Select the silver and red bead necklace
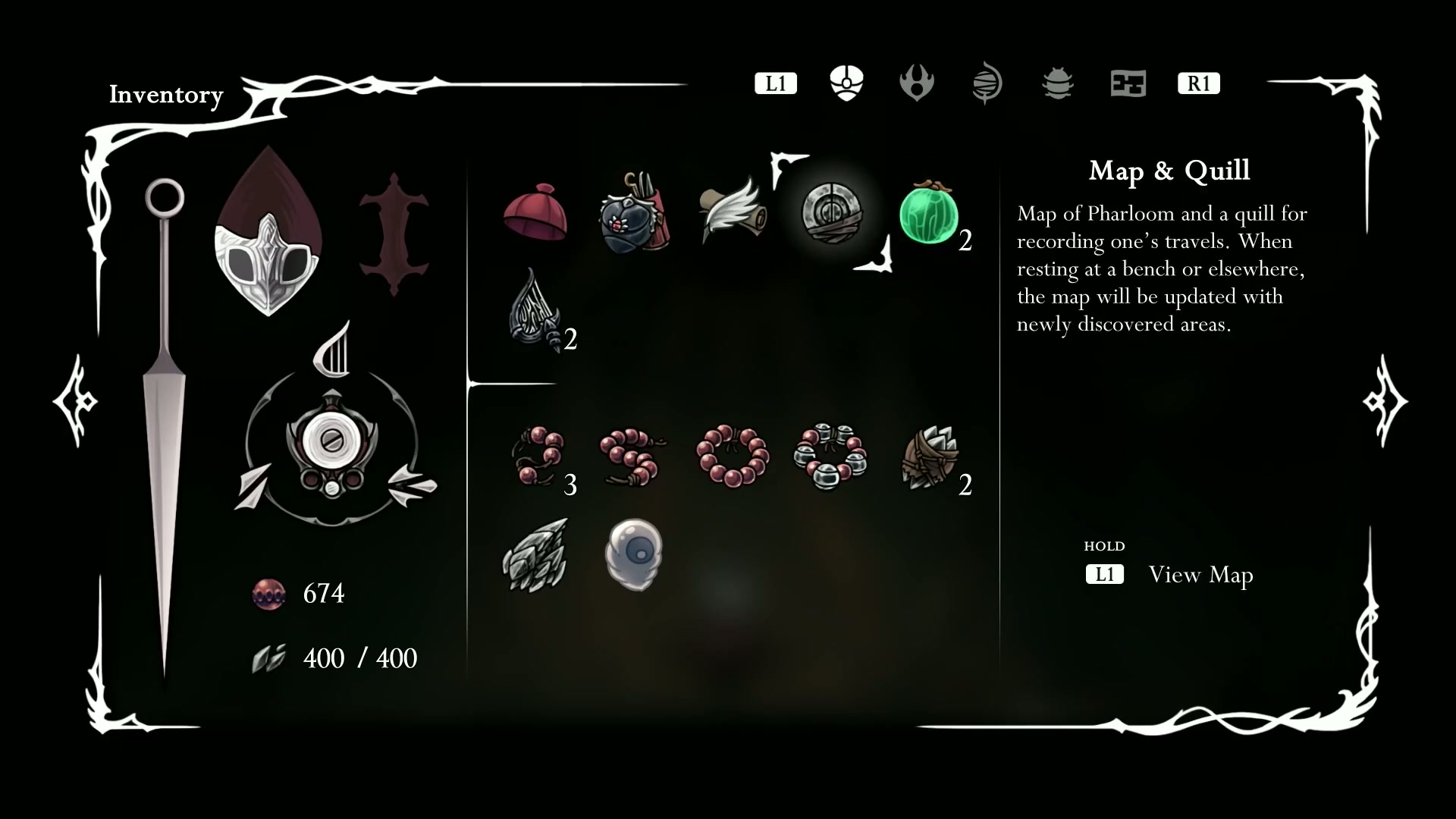 point(830,457)
